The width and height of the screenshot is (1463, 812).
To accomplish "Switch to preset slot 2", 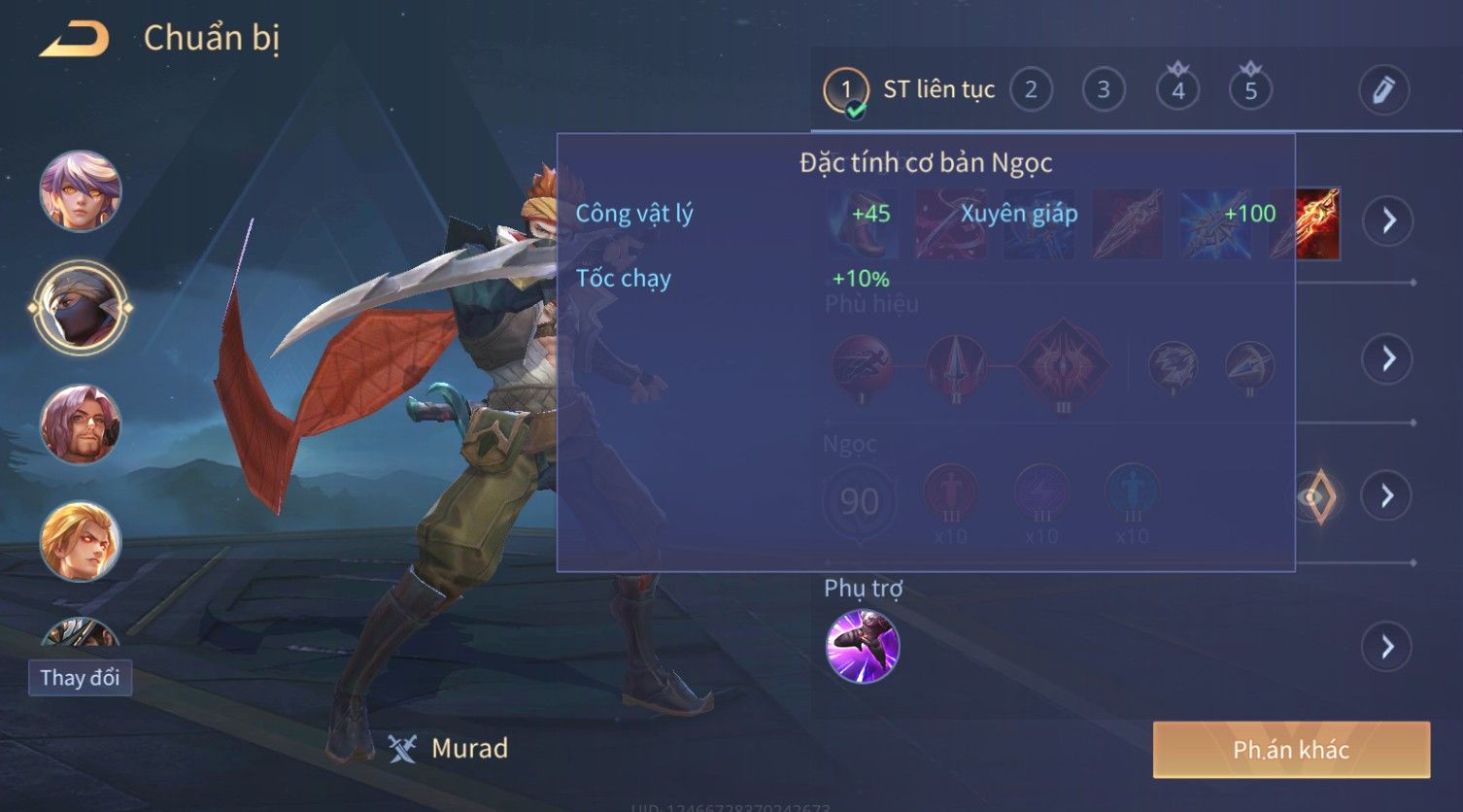I will point(1031,90).
